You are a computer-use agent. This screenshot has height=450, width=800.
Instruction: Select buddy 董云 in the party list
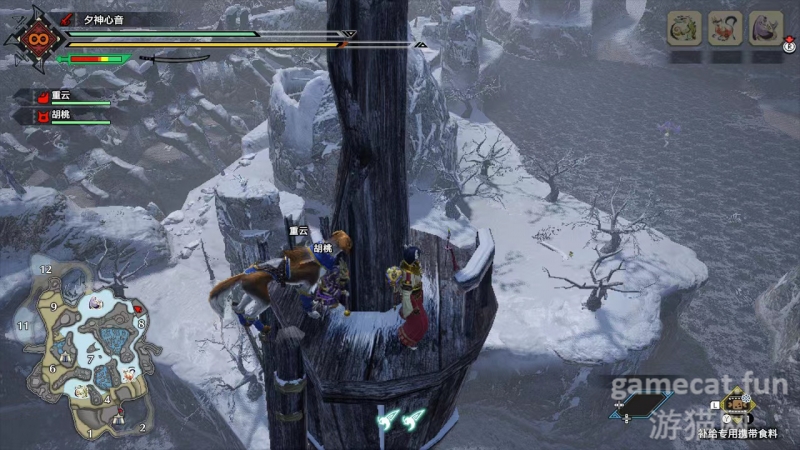tap(60, 97)
